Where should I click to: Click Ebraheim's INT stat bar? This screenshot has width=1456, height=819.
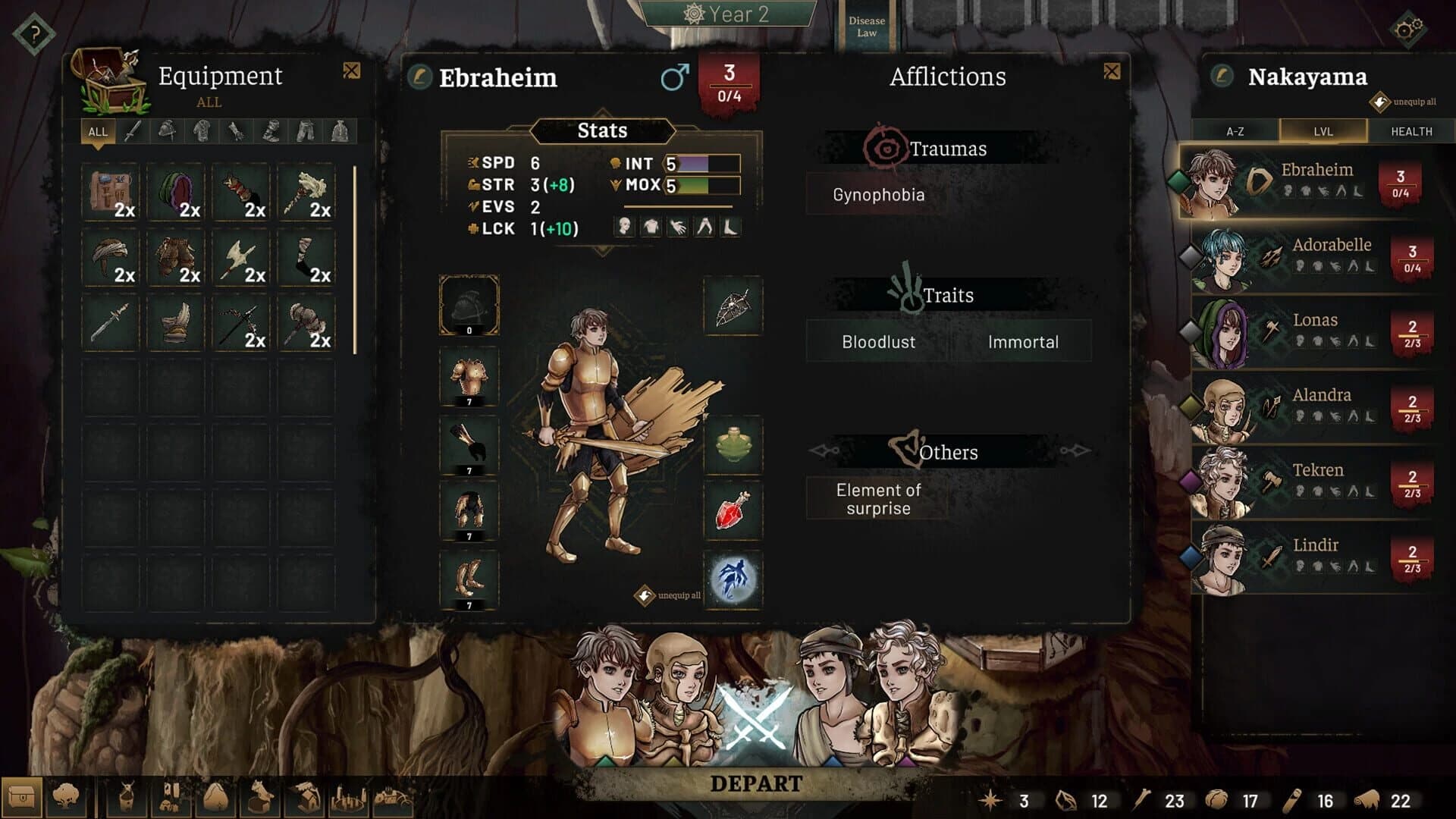click(x=701, y=162)
